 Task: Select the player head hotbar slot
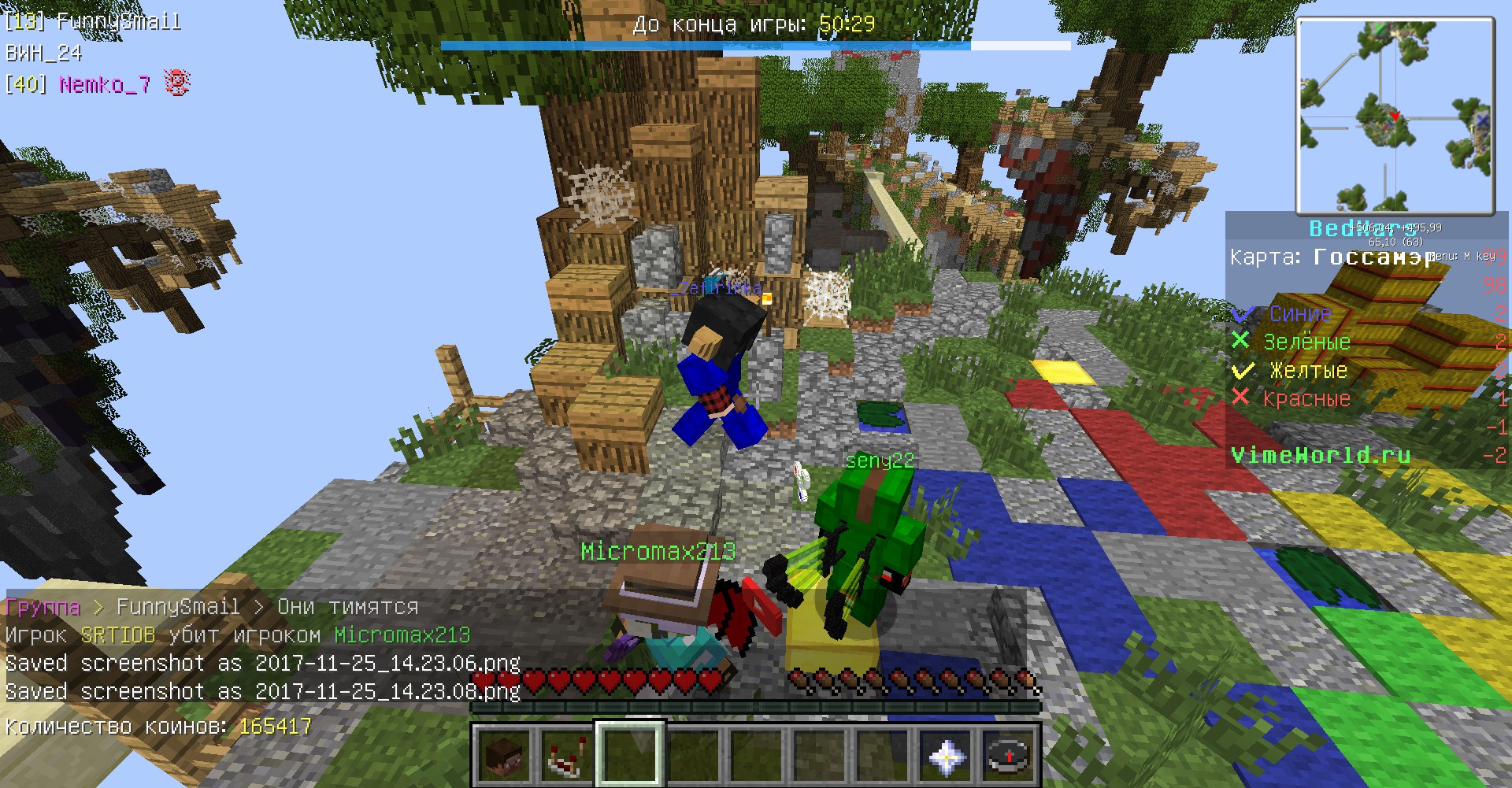pyautogui.click(x=504, y=755)
